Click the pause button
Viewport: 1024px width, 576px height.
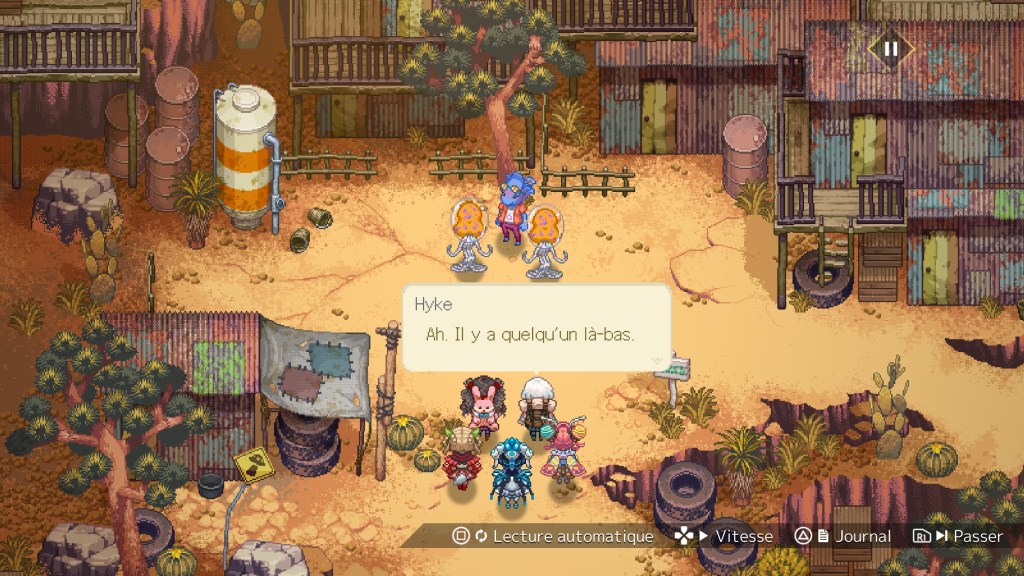(x=890, y=47)
